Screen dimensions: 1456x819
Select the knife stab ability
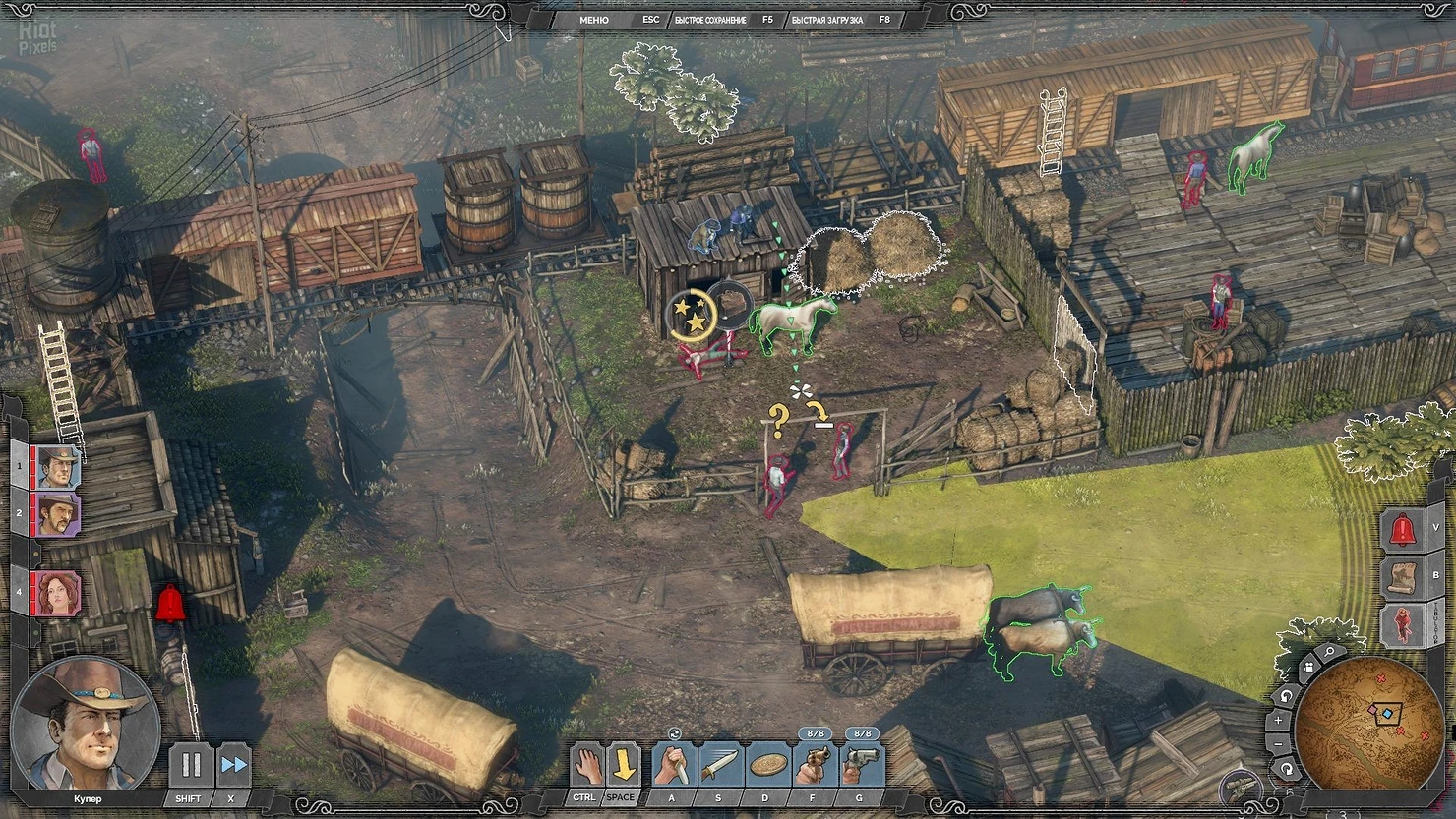[x=673, y=765]
